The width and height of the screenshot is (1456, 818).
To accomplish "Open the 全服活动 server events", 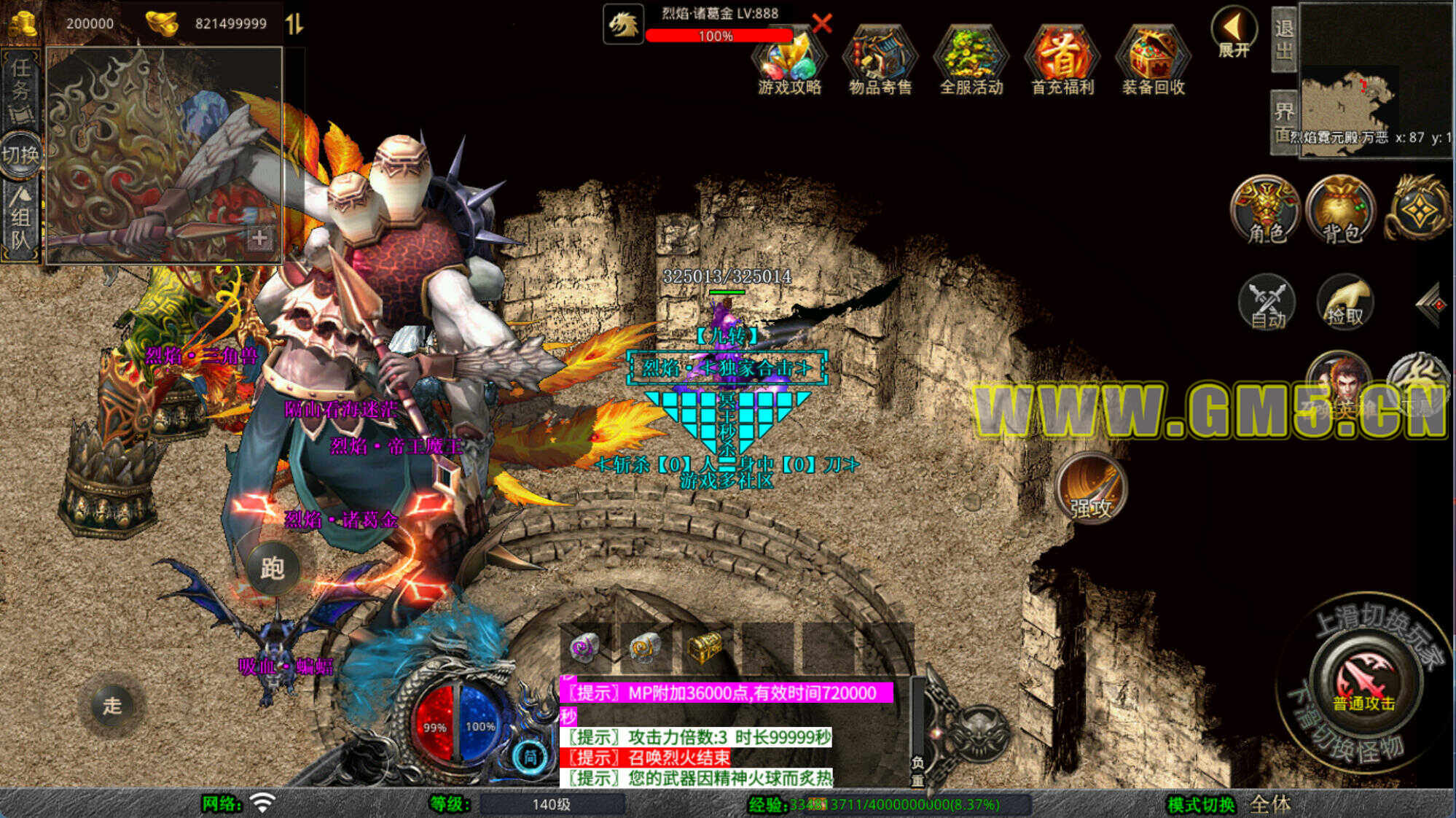I will coord(971,62).
